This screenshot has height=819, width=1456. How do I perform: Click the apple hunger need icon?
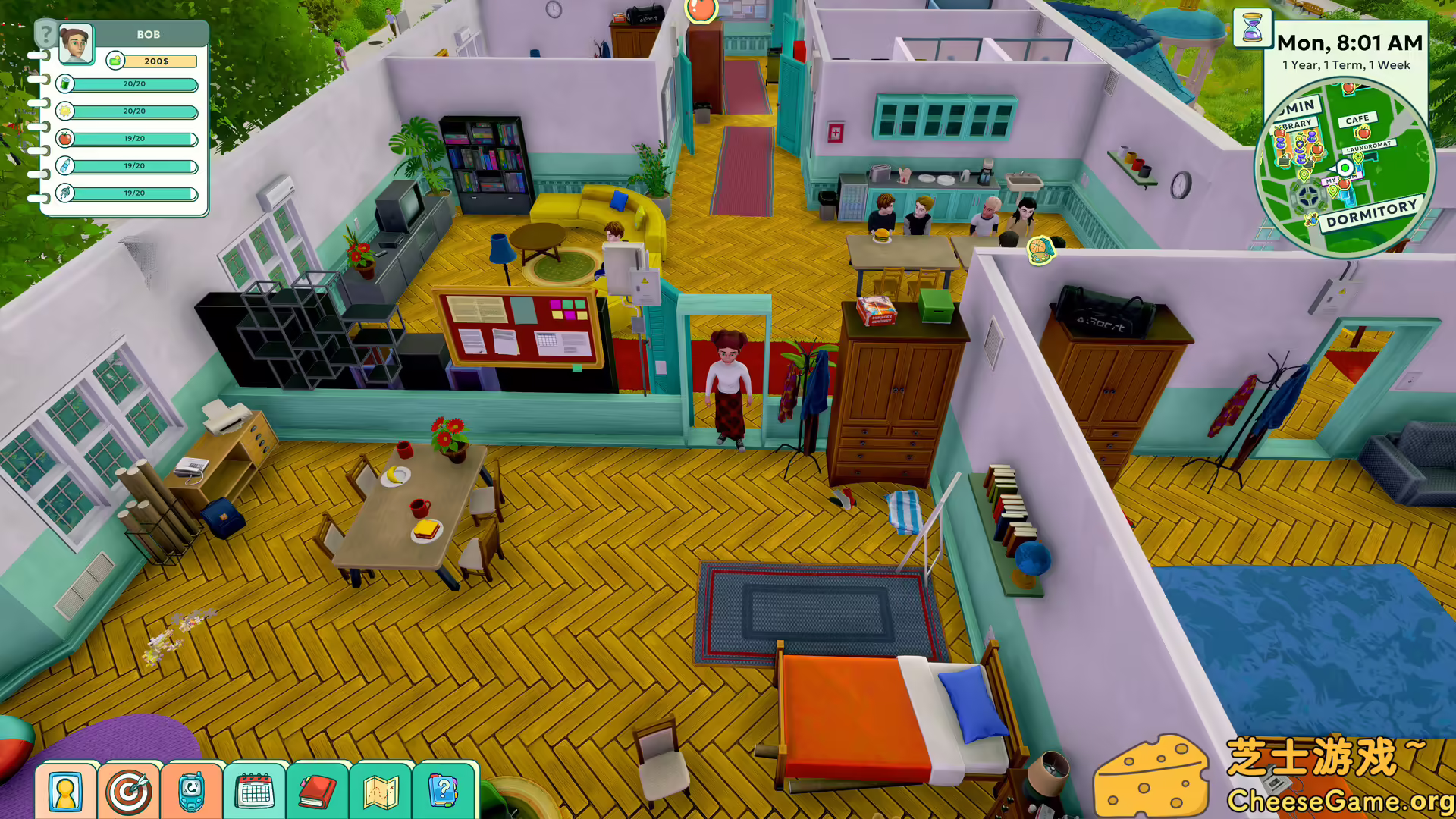pyautogui.click(x=64, y=138)
